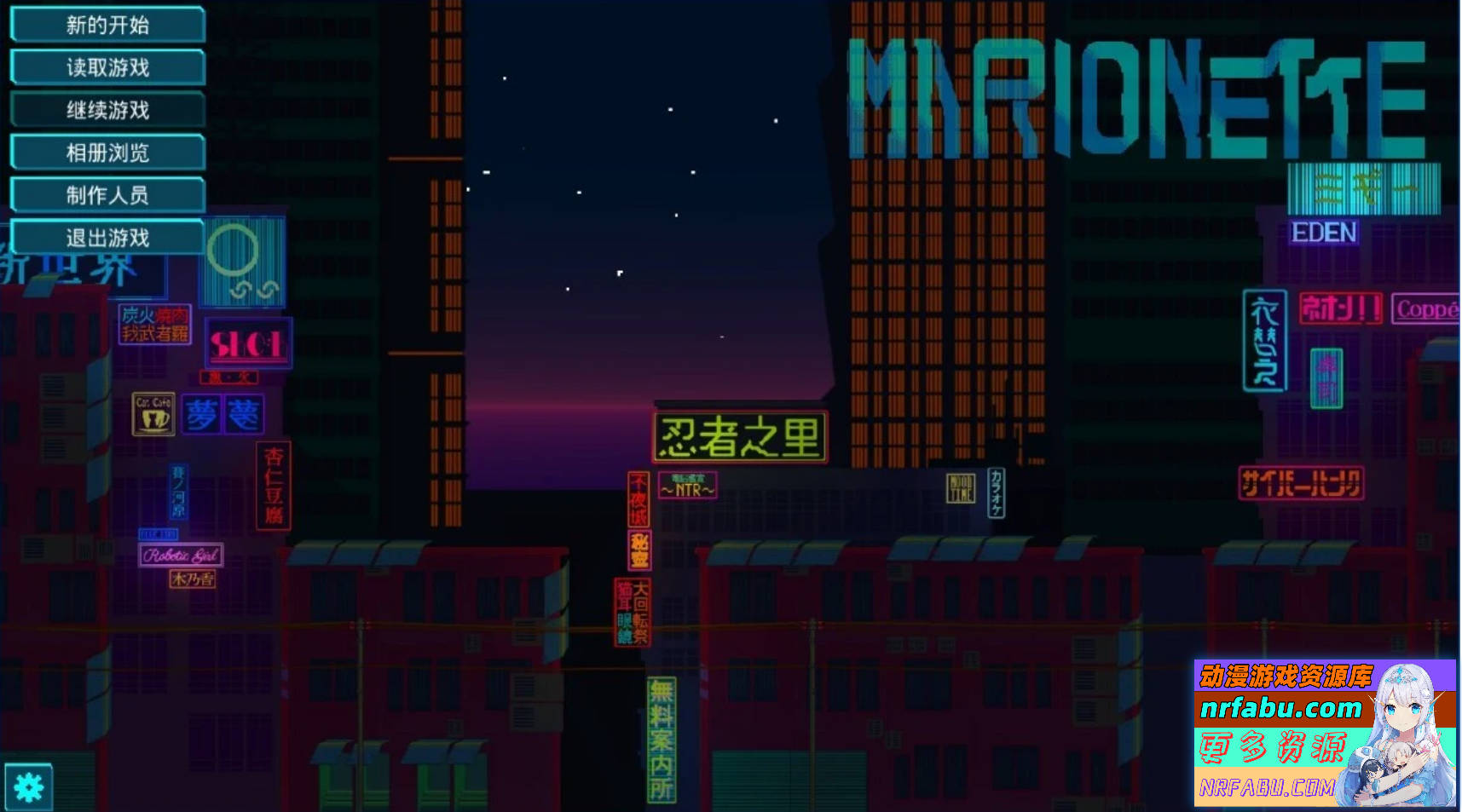Select 制作人员 from the main menu

[107, 195]
